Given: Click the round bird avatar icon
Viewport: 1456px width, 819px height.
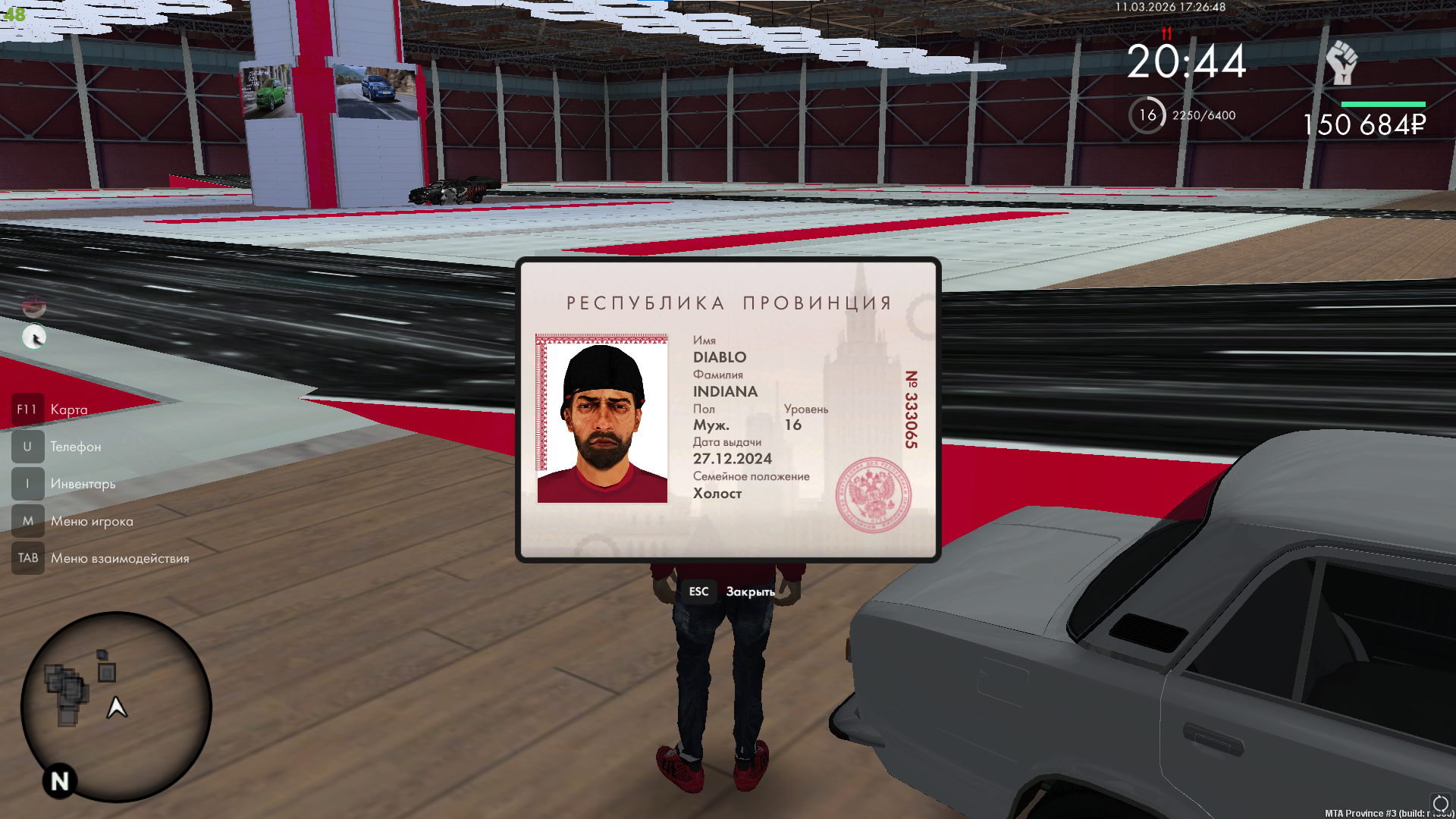Looking at the screenshot, I should click(34, 337).
